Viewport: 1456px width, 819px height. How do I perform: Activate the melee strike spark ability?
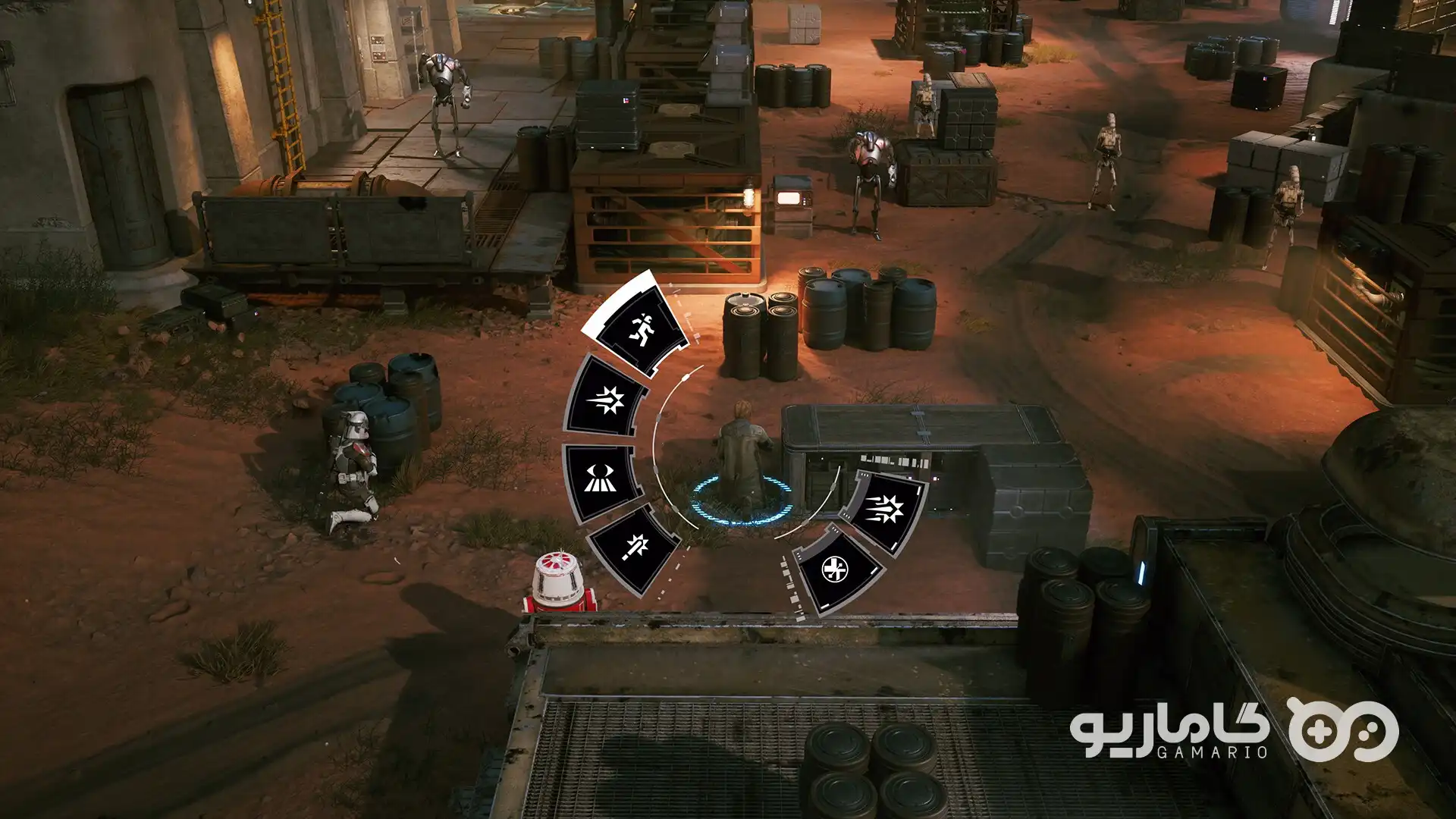pos(632,548)
